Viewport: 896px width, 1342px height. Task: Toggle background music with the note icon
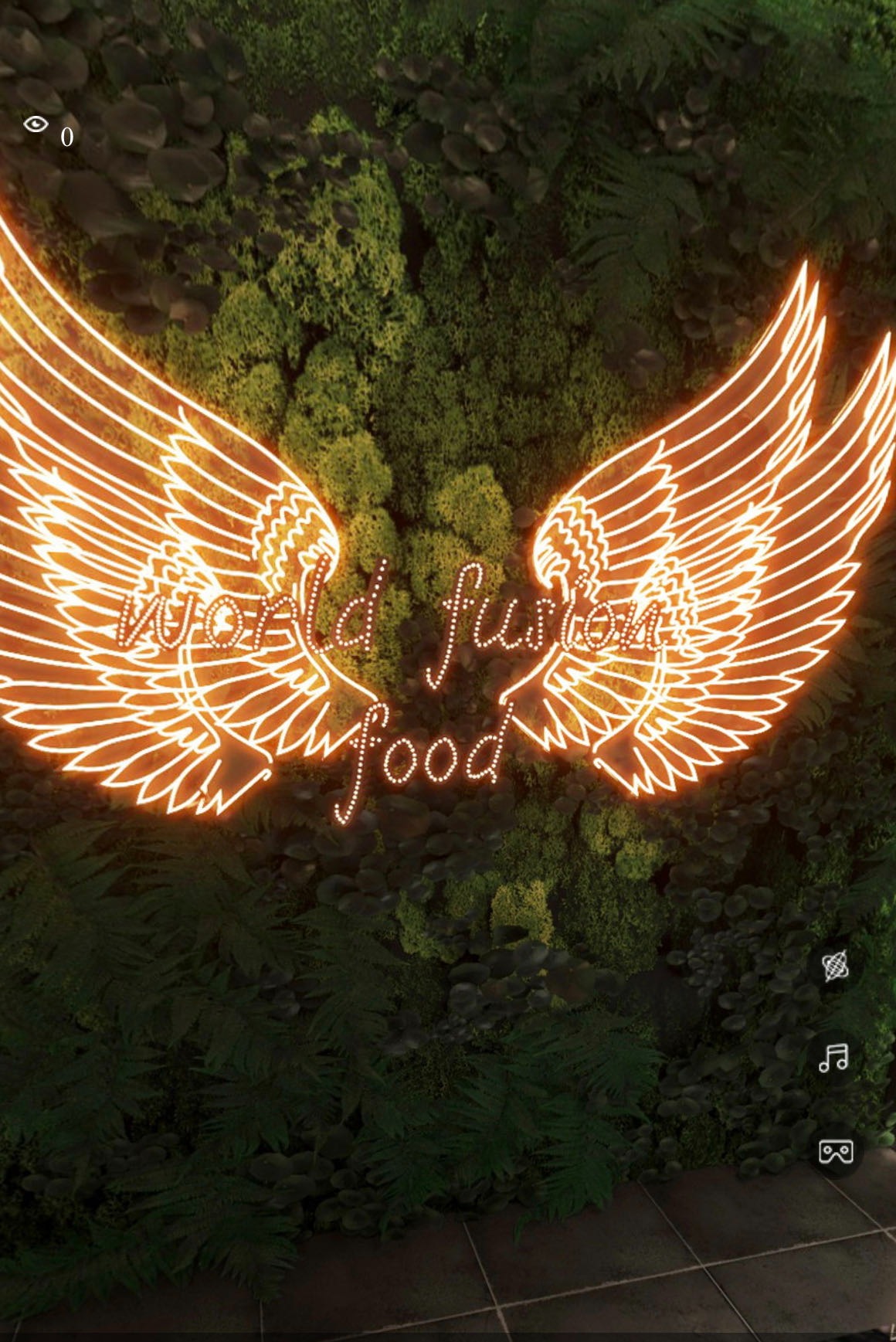(x=834, y=1058)
